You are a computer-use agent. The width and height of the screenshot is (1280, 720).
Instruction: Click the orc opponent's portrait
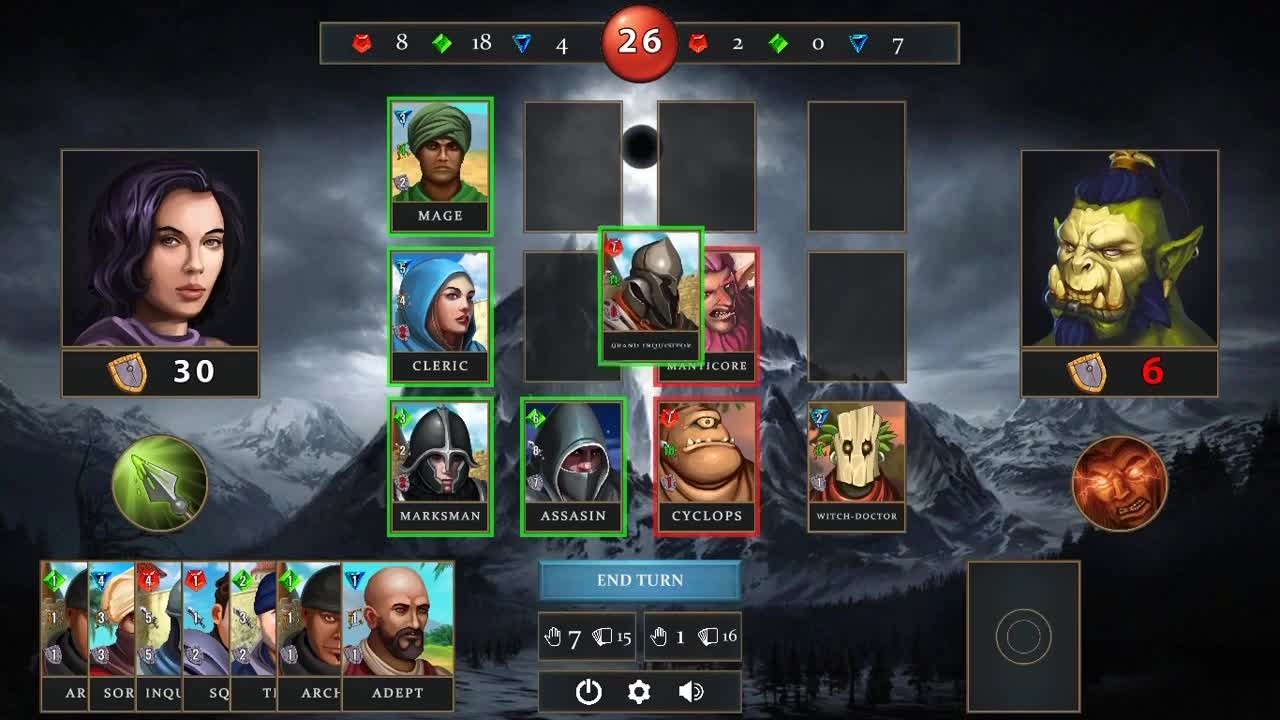click(1118, 248)
